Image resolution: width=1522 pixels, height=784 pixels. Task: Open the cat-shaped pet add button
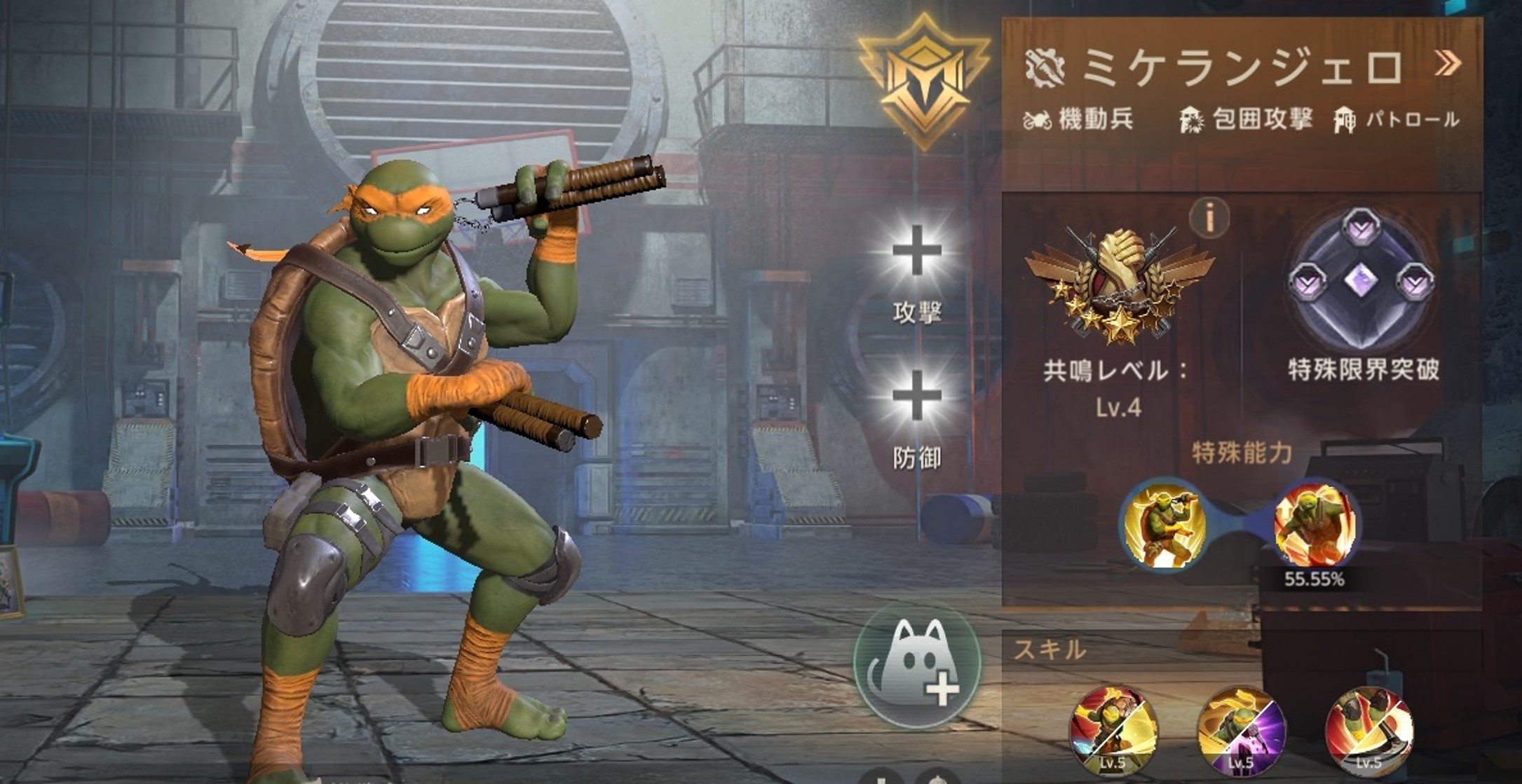(916, 666)
